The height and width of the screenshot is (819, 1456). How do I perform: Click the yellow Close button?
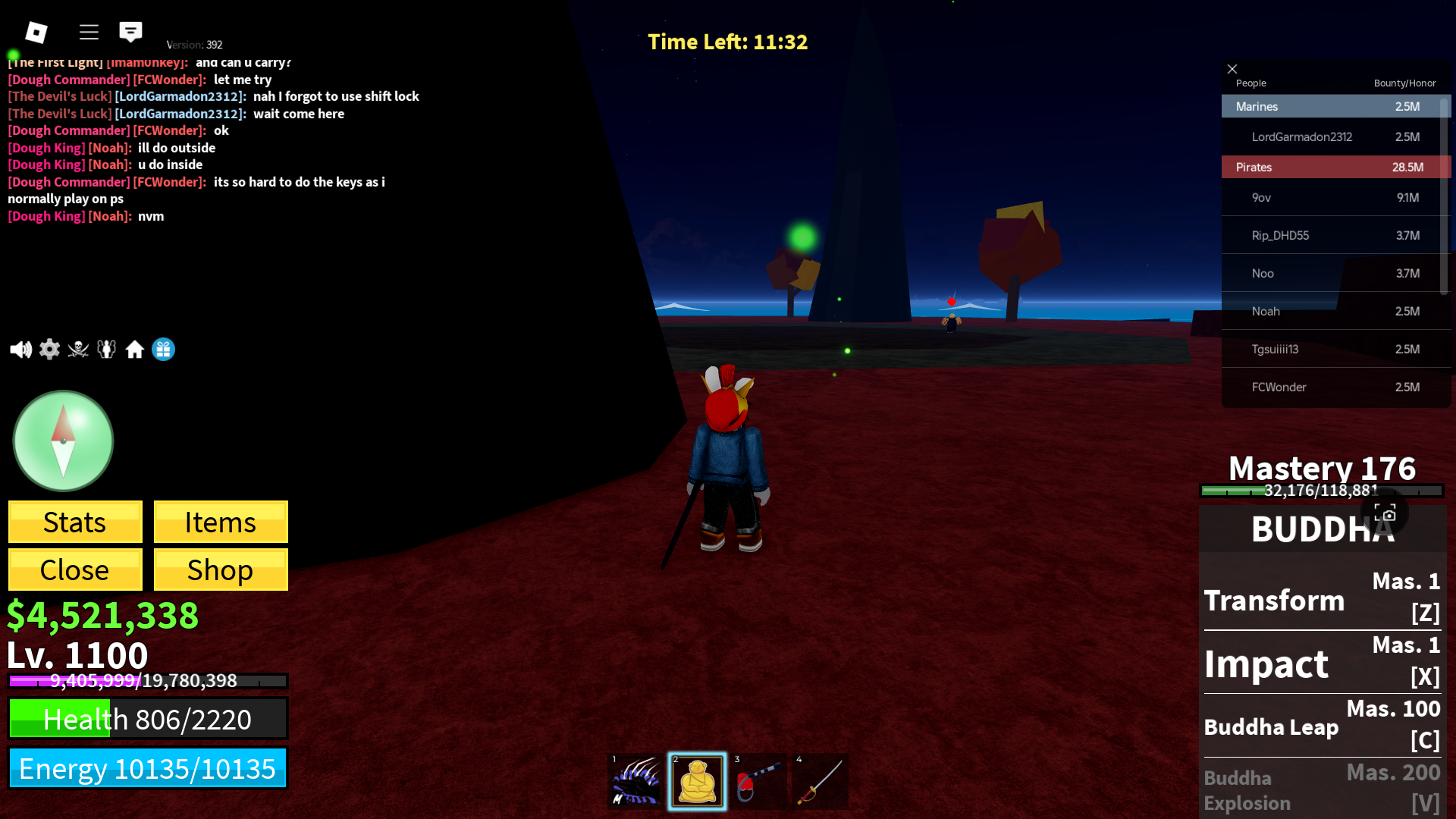(75, 570)
